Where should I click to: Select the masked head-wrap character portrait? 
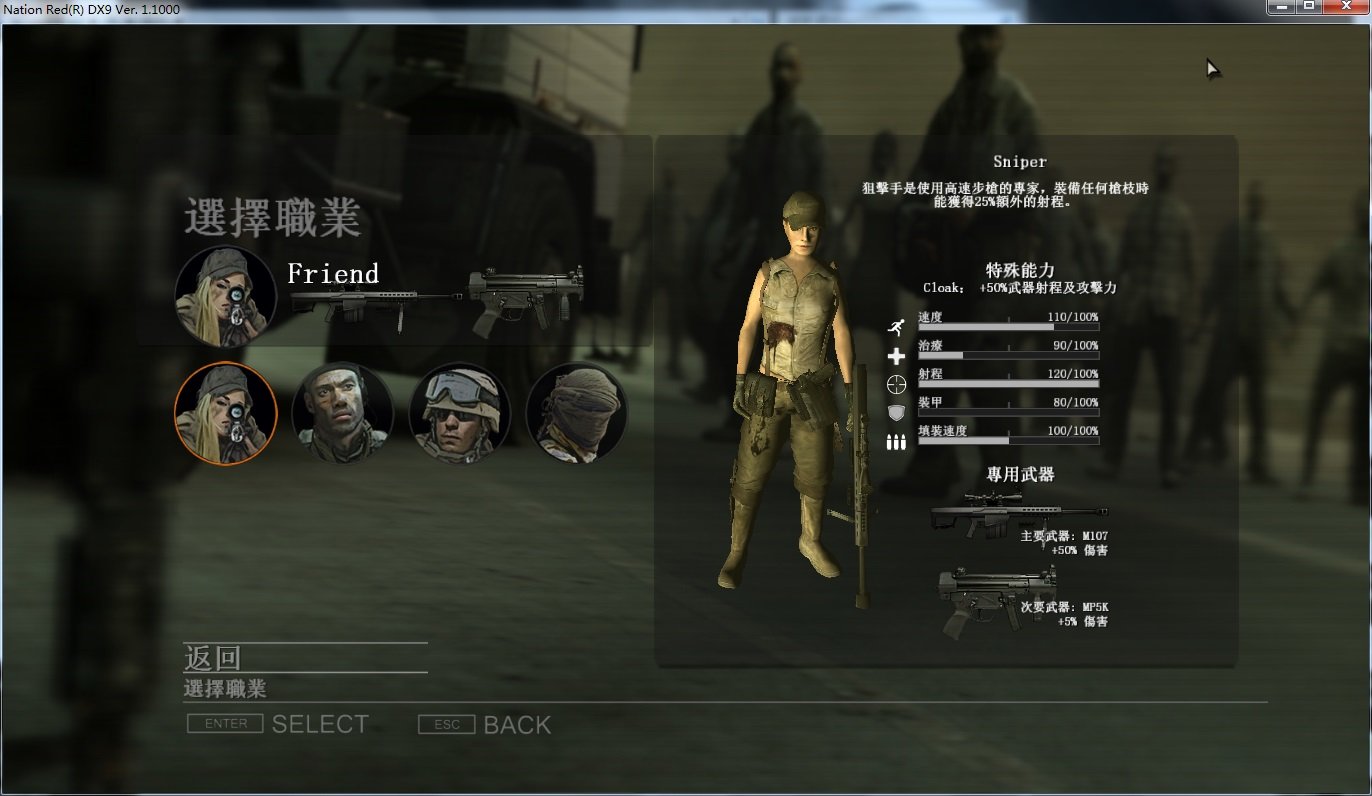click(x=577, y=413)
